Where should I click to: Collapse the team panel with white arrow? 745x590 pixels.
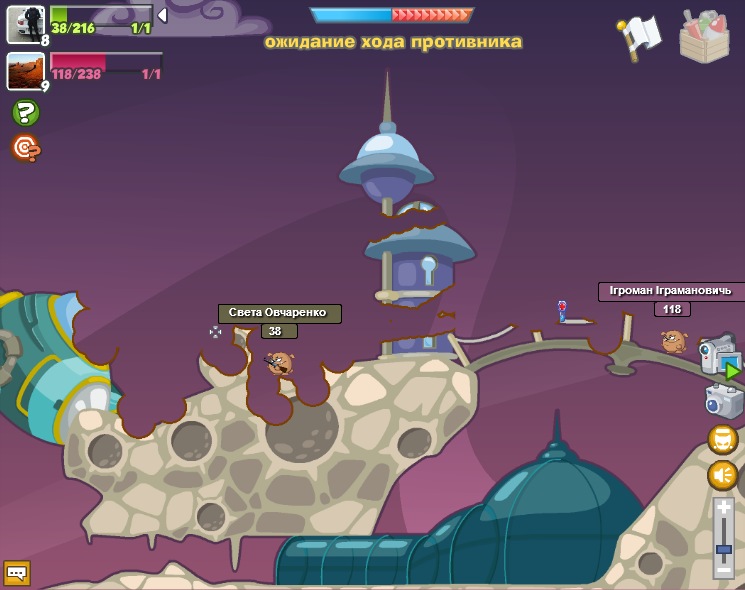[162, 15]
